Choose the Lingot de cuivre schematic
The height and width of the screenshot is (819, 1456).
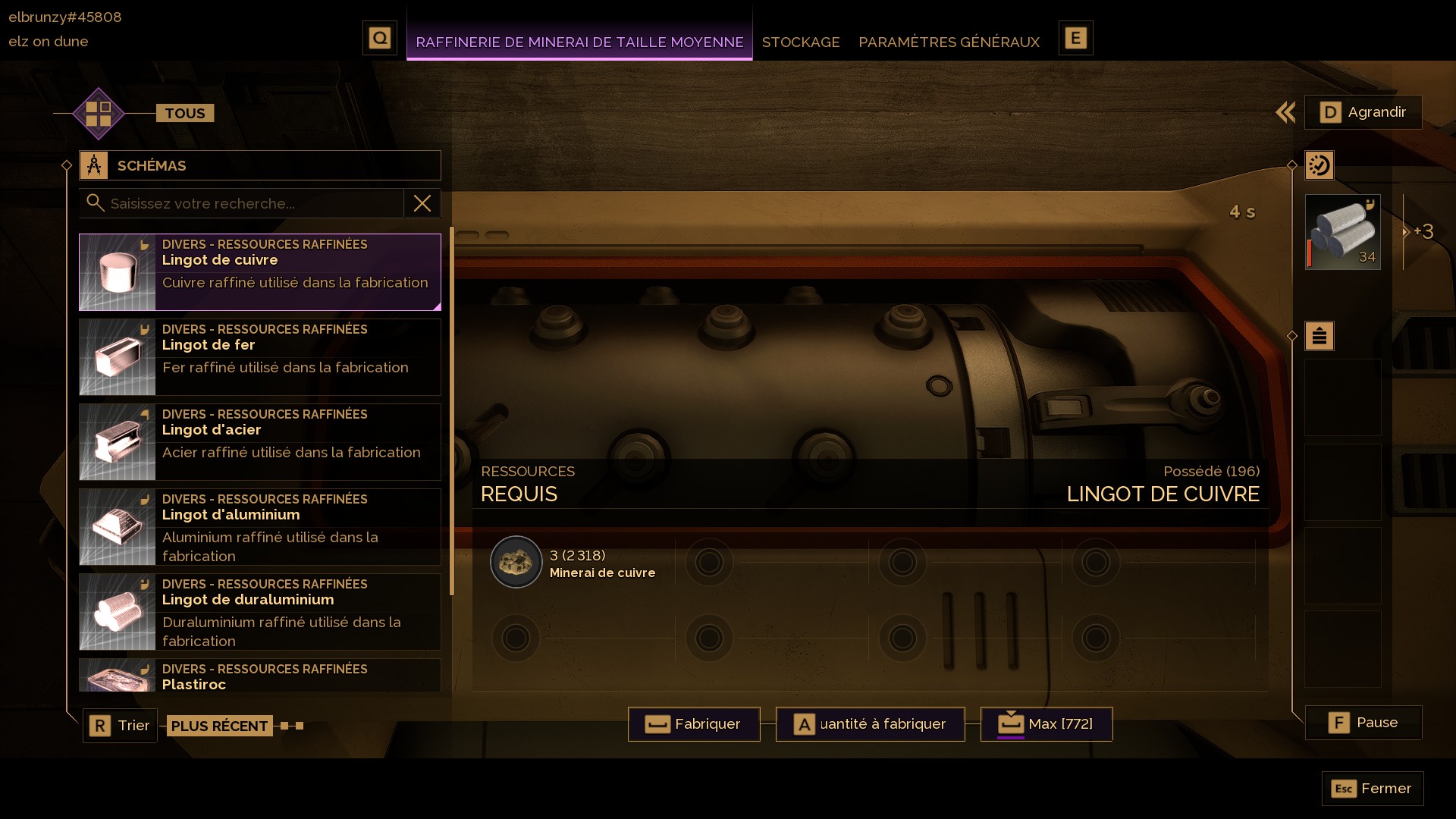[260, 271]
